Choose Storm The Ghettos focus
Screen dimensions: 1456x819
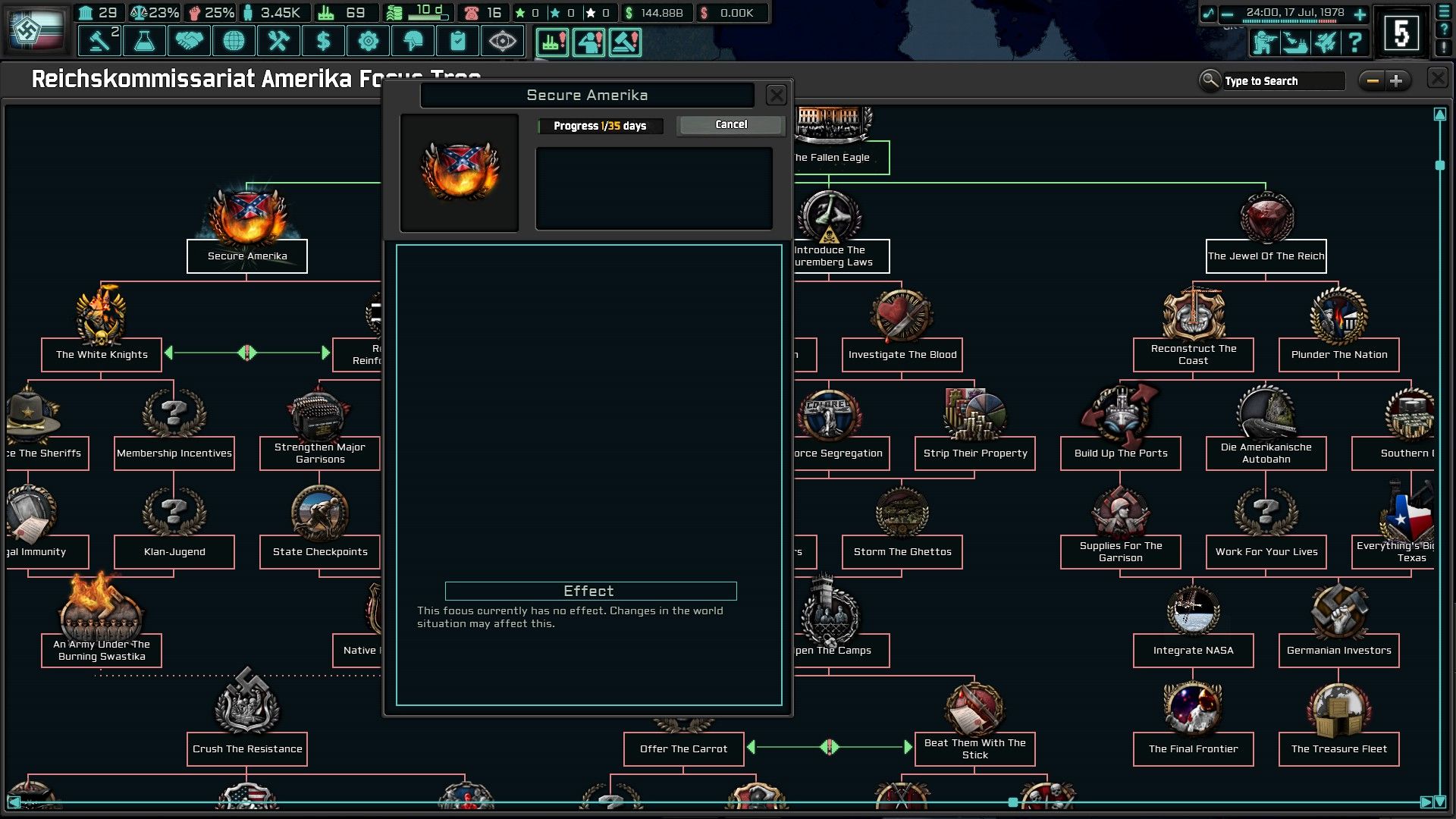click(902, 551)
